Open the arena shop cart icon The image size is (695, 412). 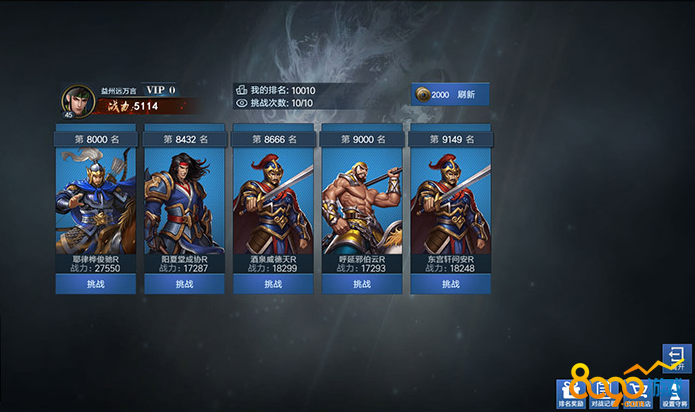635,394
